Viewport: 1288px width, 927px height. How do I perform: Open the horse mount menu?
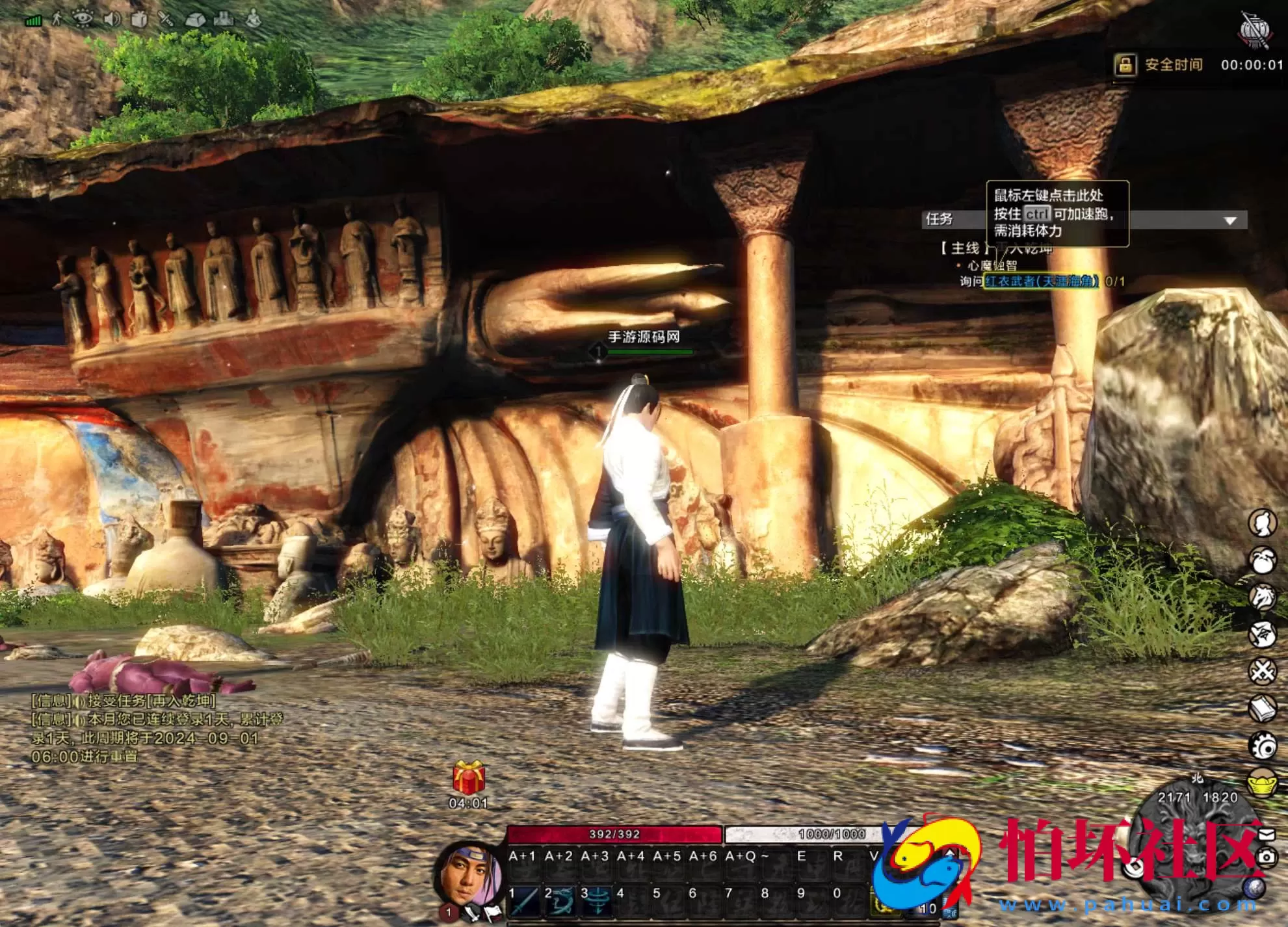(x=1263, y=597)
